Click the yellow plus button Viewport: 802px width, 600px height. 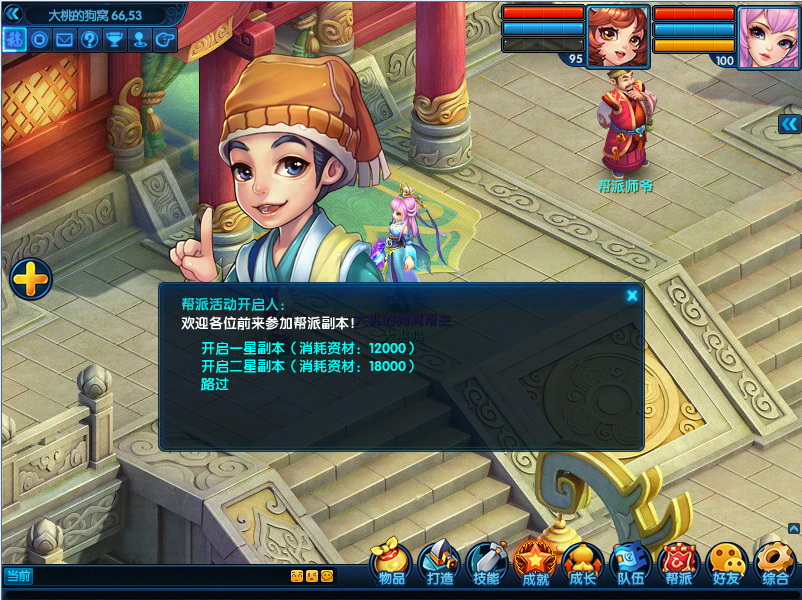[31, 279]
